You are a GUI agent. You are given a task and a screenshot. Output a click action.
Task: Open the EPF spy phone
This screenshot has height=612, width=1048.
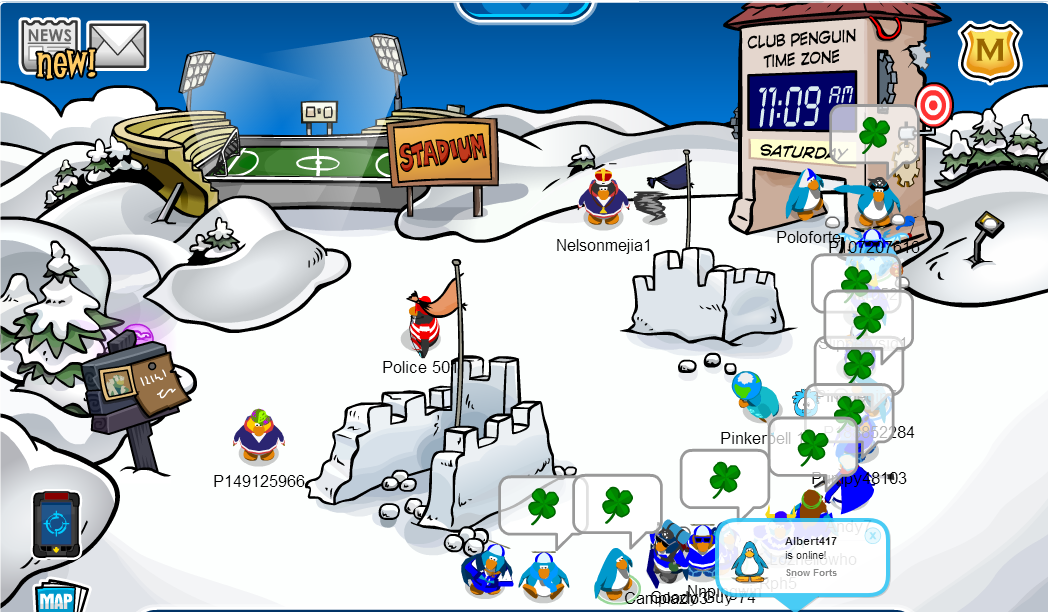pyautogui.click(x=54, y=524)
